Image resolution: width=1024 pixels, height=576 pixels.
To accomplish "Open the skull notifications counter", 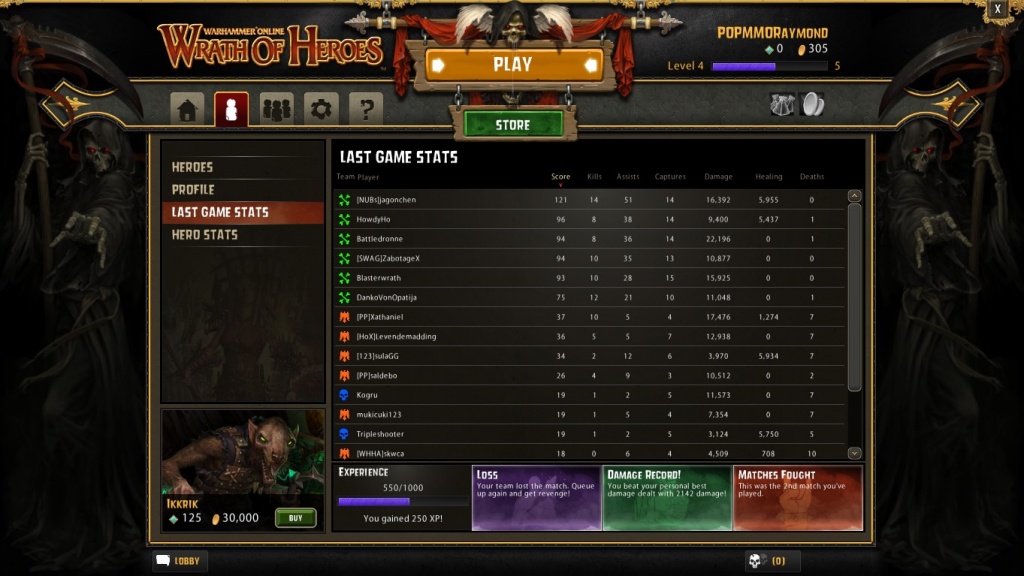I will coord(772,561).
